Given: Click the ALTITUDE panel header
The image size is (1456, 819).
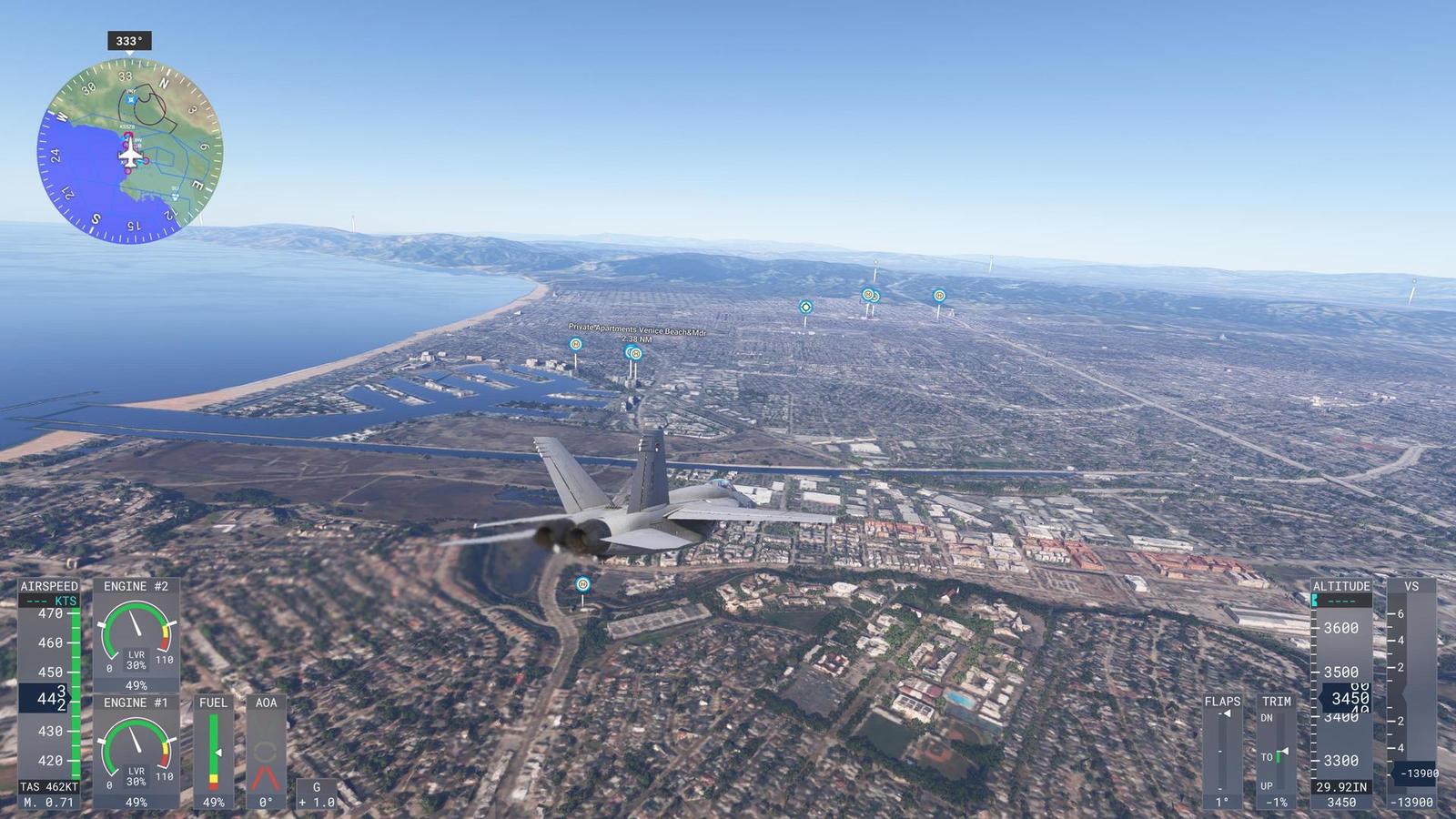Looking at the screenshot, I should [x=1341, y=587].
